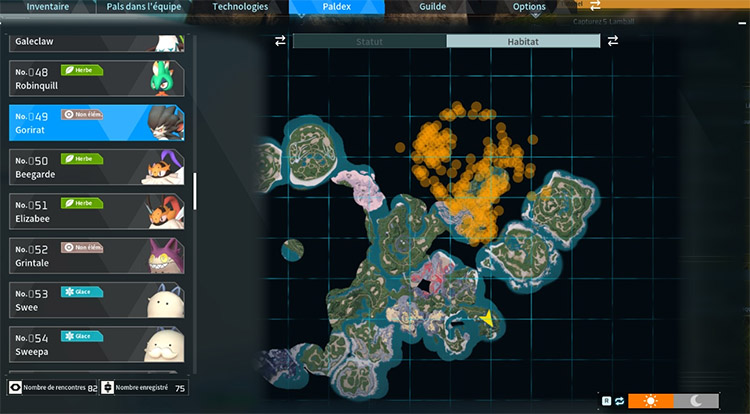Select No.054 Sweepa entry
The width and height of the screenshot is (750, 414).
point(100,344)
